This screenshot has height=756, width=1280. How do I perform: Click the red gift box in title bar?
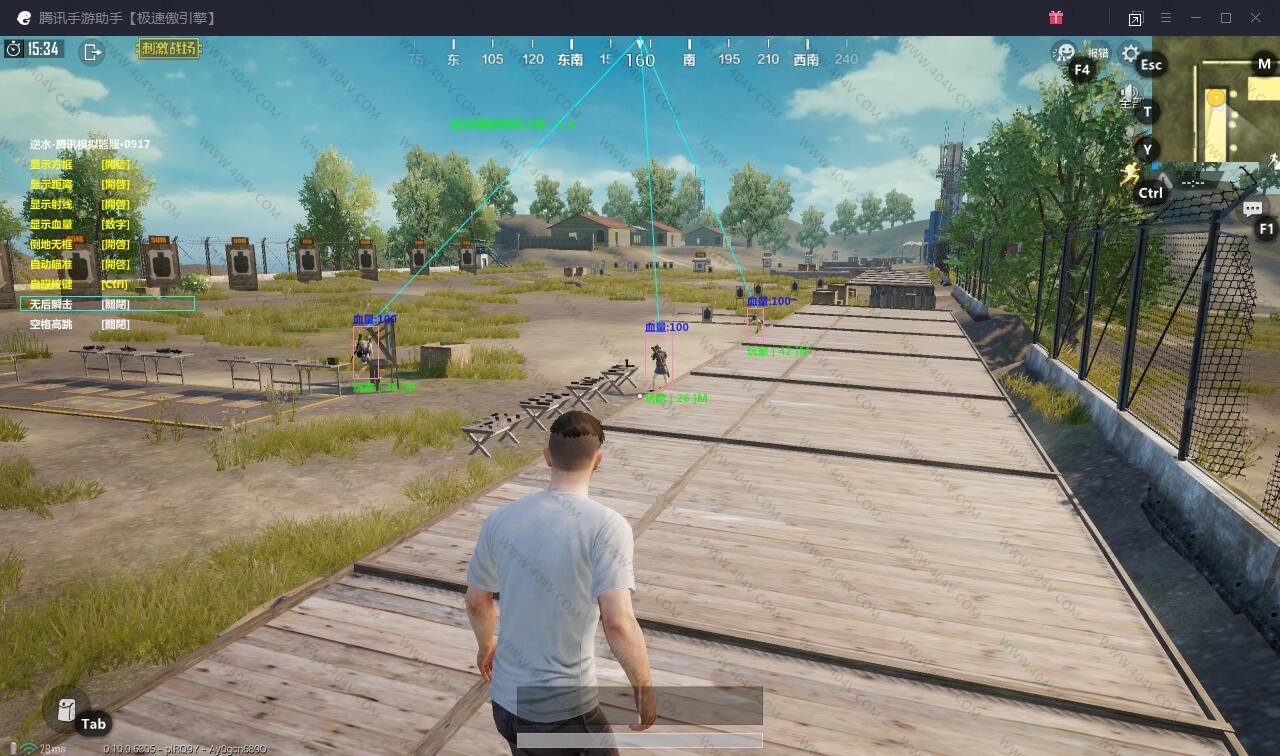tap(1056, 18)
